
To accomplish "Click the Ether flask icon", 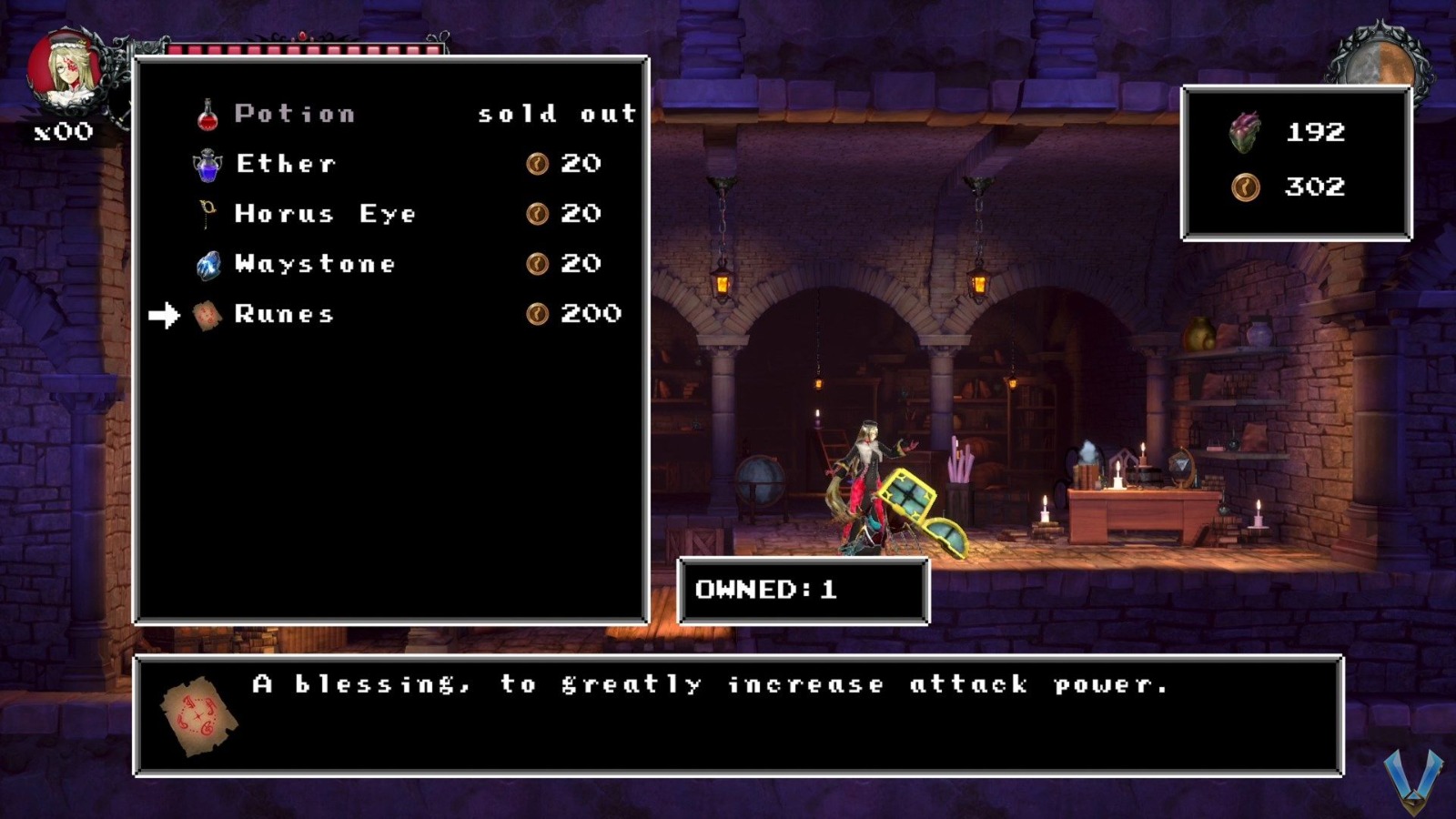I will 207,162.
